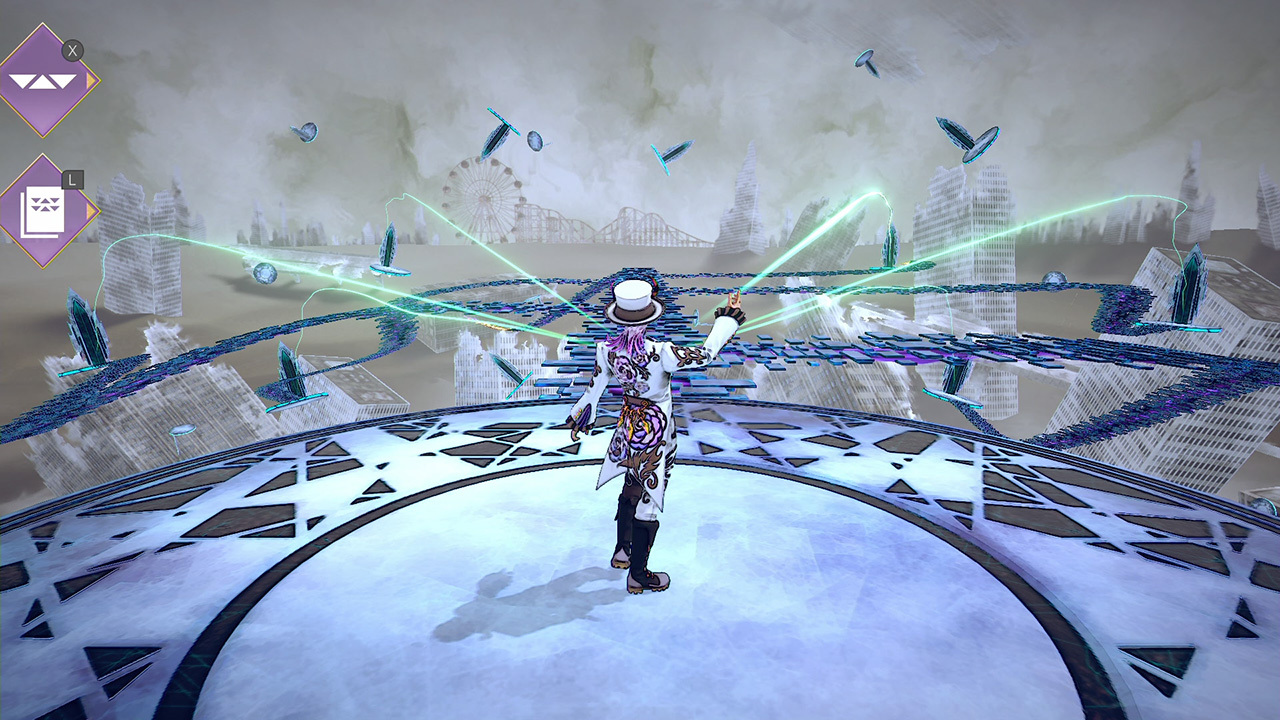The width and height of the screenshot is (1280, 720).
Task: Click the character's raised glowing hand
Action: [735, 298]
